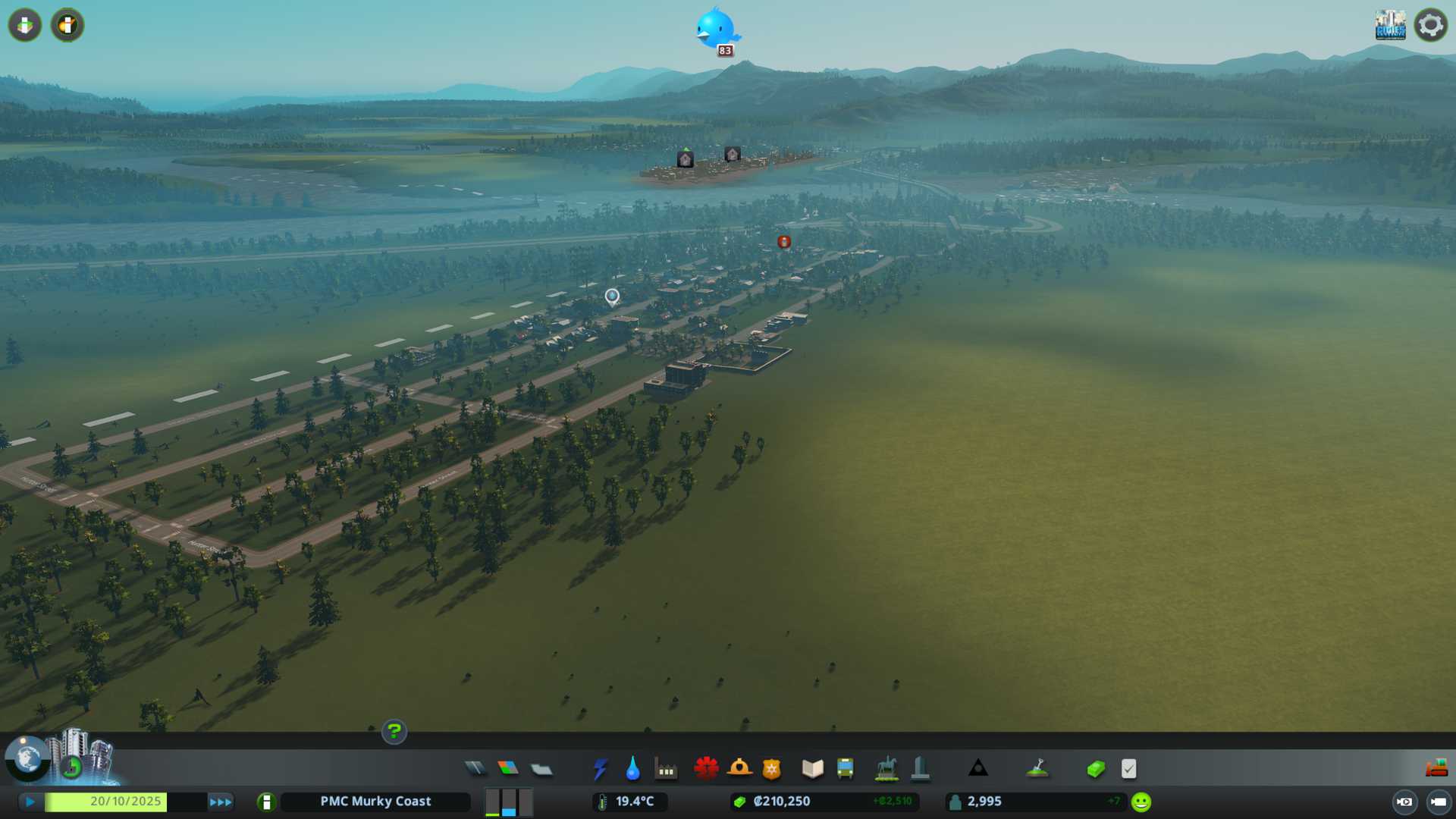Open the gear options menu
1456x819 pixels.
pyautogui.click(x=1430, y=26)
